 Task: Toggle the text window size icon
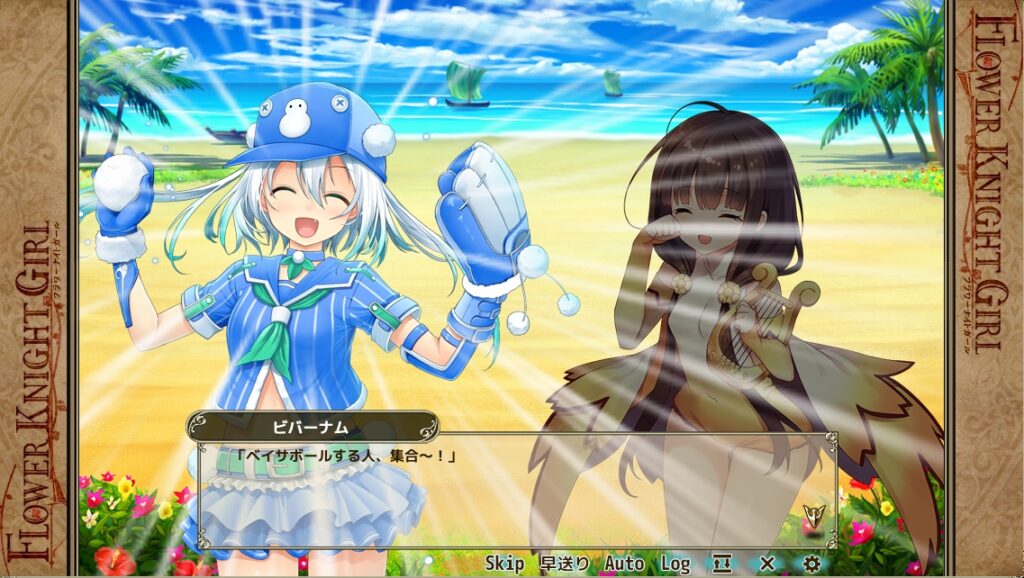722,564
